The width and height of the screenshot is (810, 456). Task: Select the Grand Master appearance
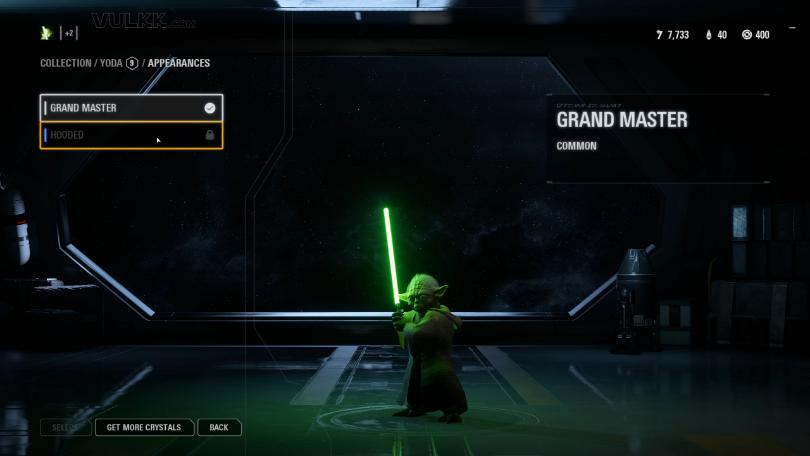131,108
